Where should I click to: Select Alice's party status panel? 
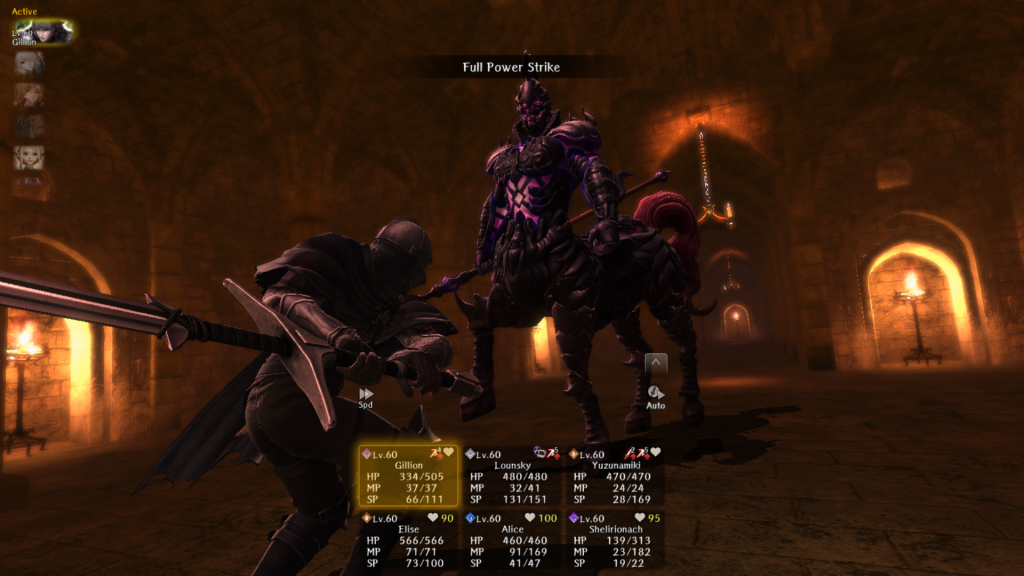pos(511,541)
